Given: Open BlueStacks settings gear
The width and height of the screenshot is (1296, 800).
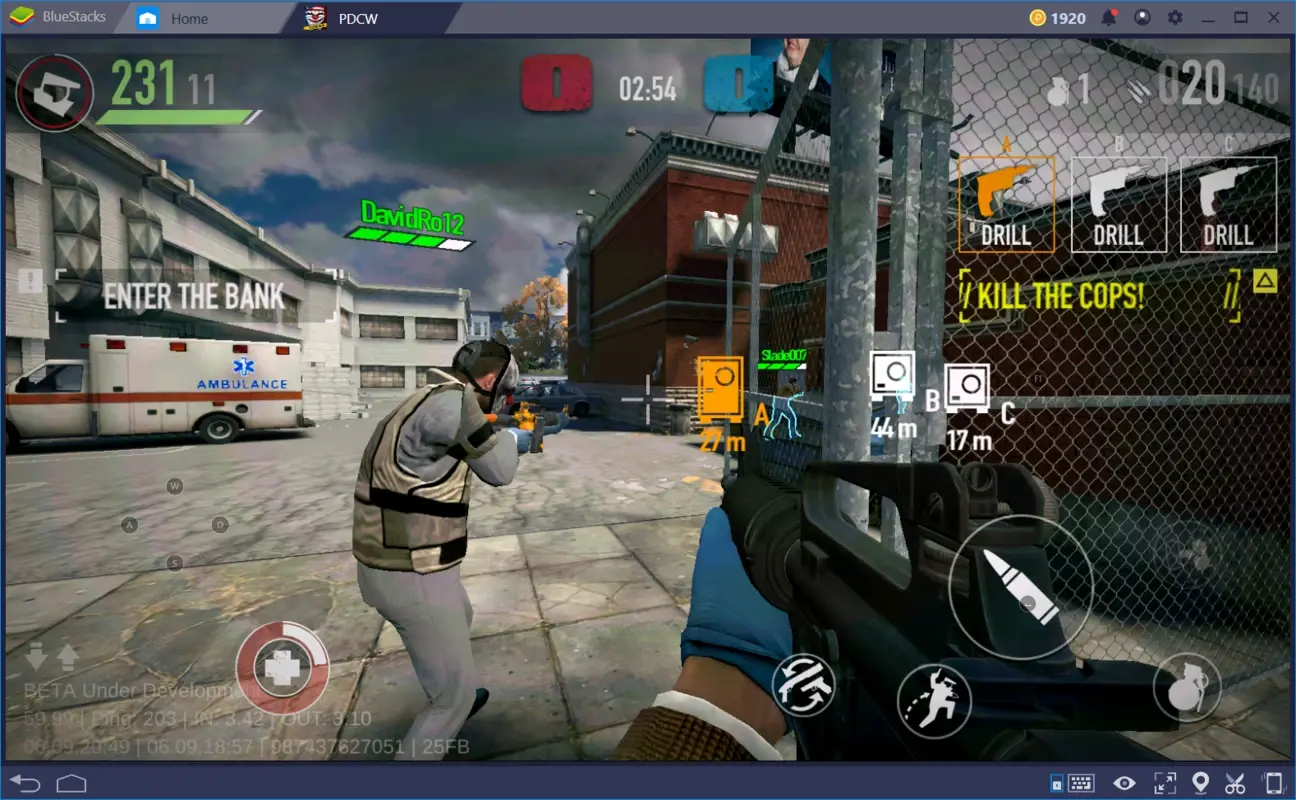Looking at the screenshot, I should tap(1177, 17).
